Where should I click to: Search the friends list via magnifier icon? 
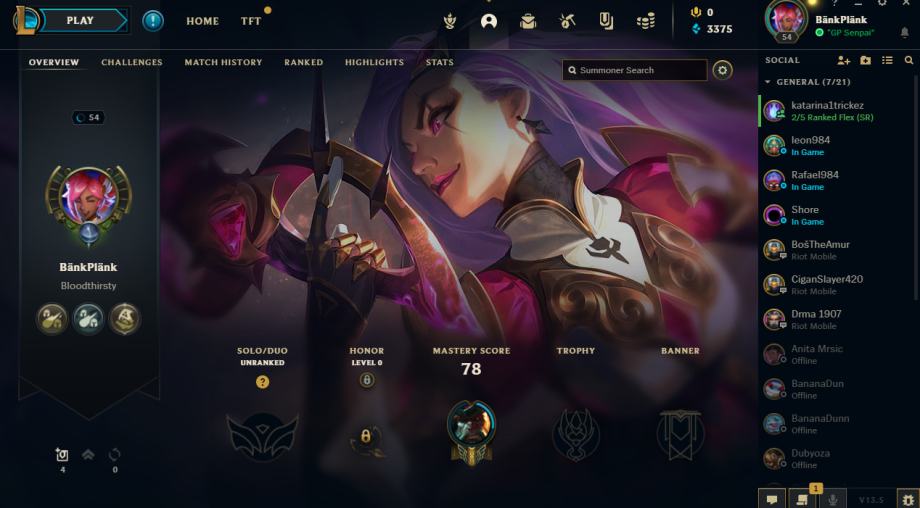(x=909, y=61)
